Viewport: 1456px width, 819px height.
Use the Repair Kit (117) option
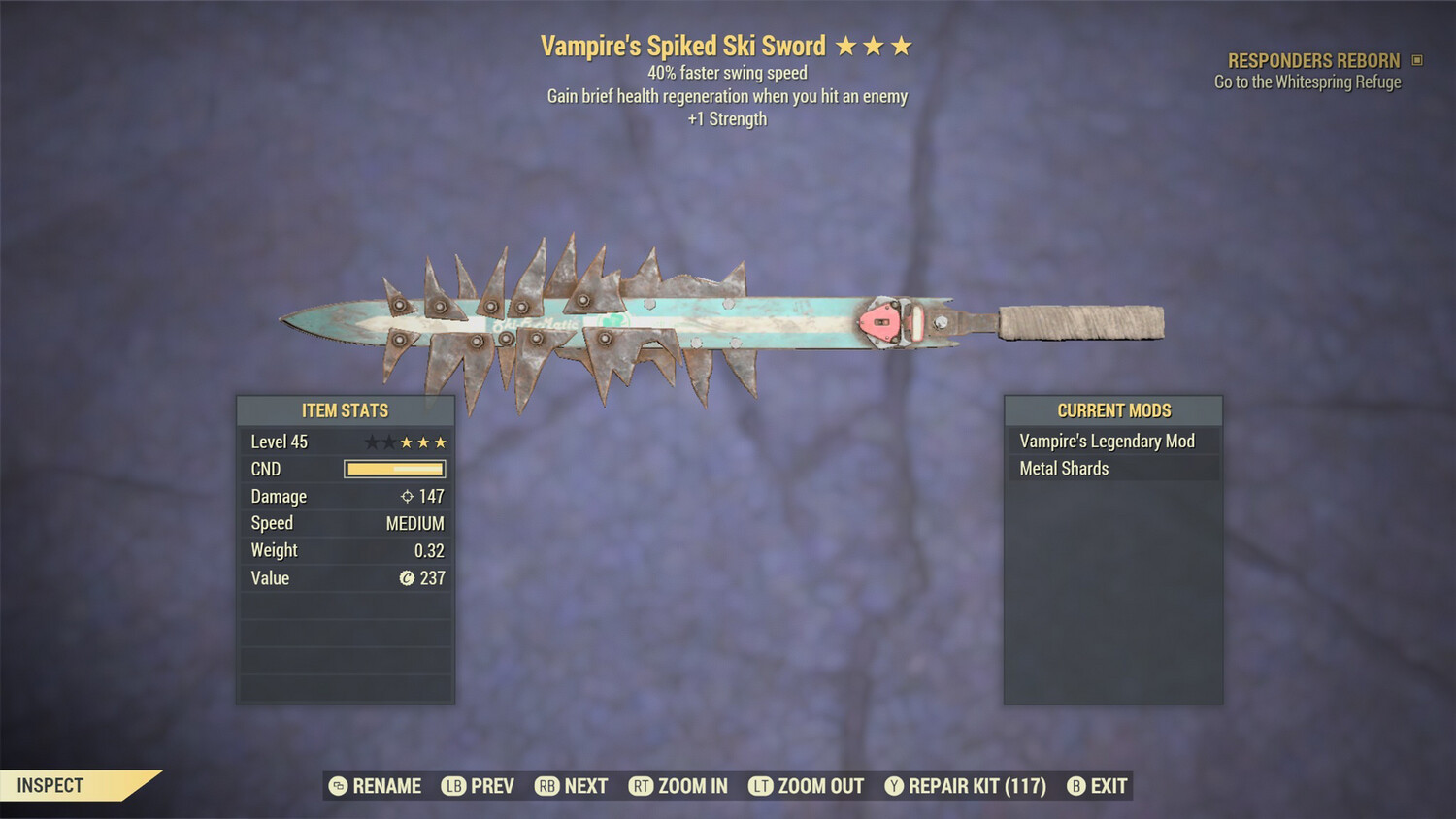pos(966,786)
